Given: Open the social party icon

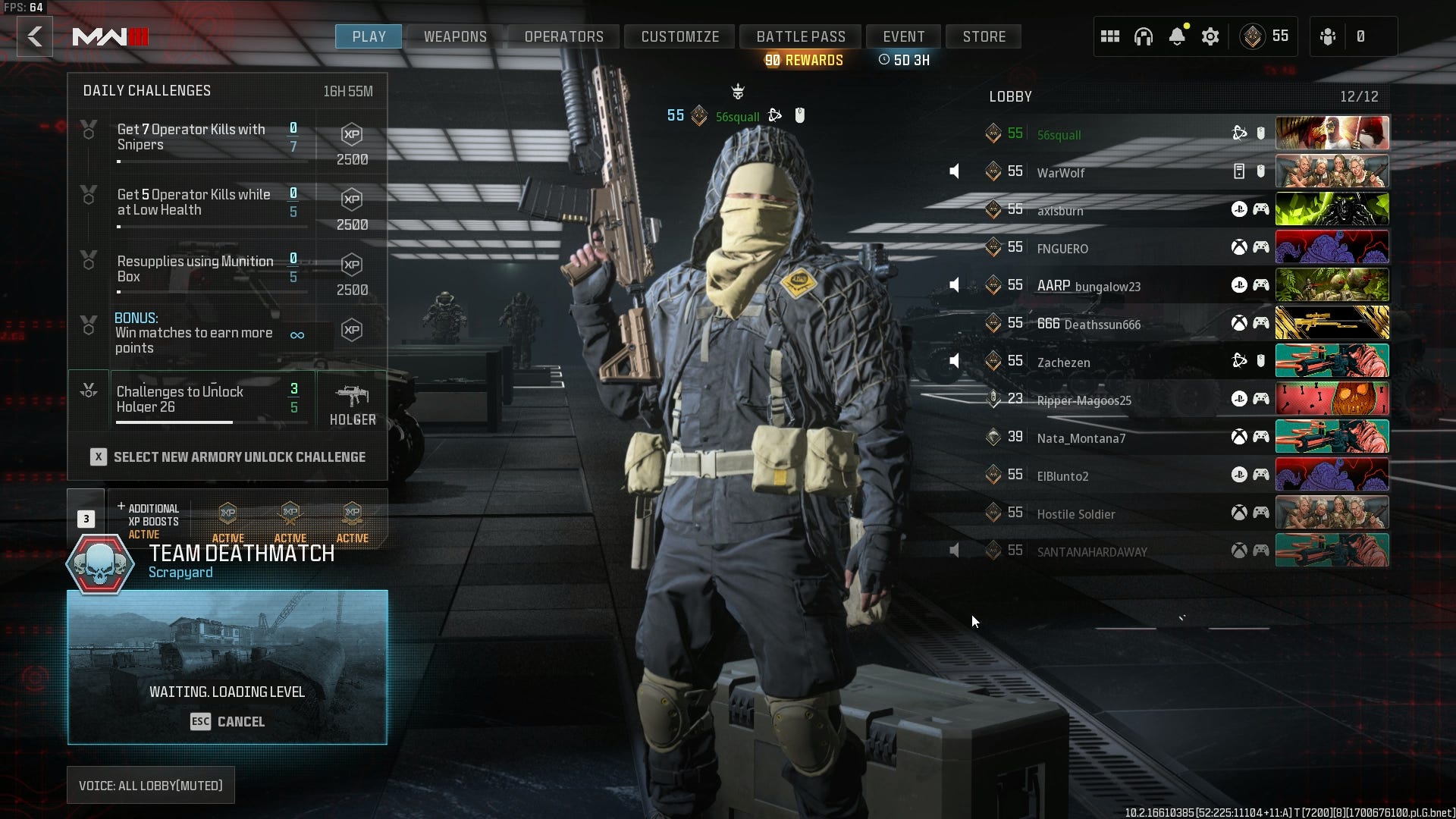Looking at the screenshot, I should point(1328,36).
